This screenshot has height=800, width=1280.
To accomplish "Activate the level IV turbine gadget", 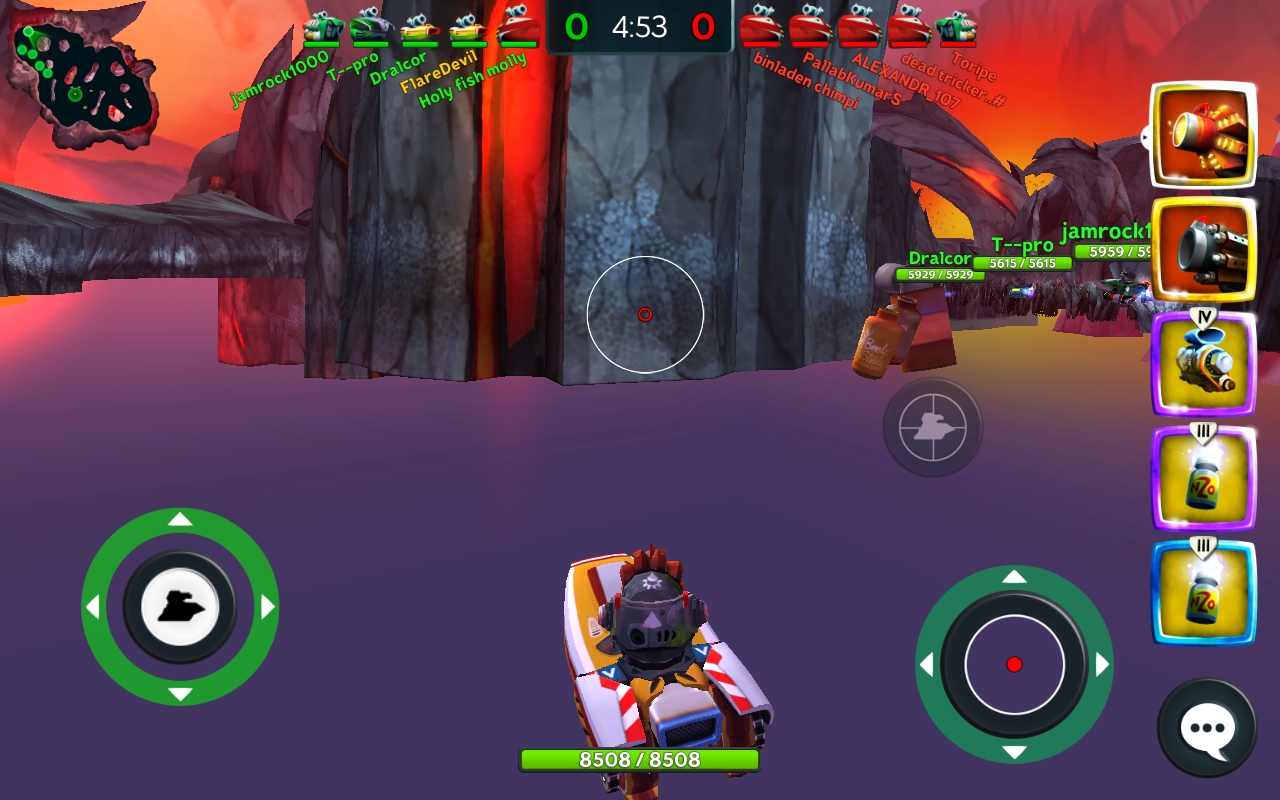I will pos(1204,364).
